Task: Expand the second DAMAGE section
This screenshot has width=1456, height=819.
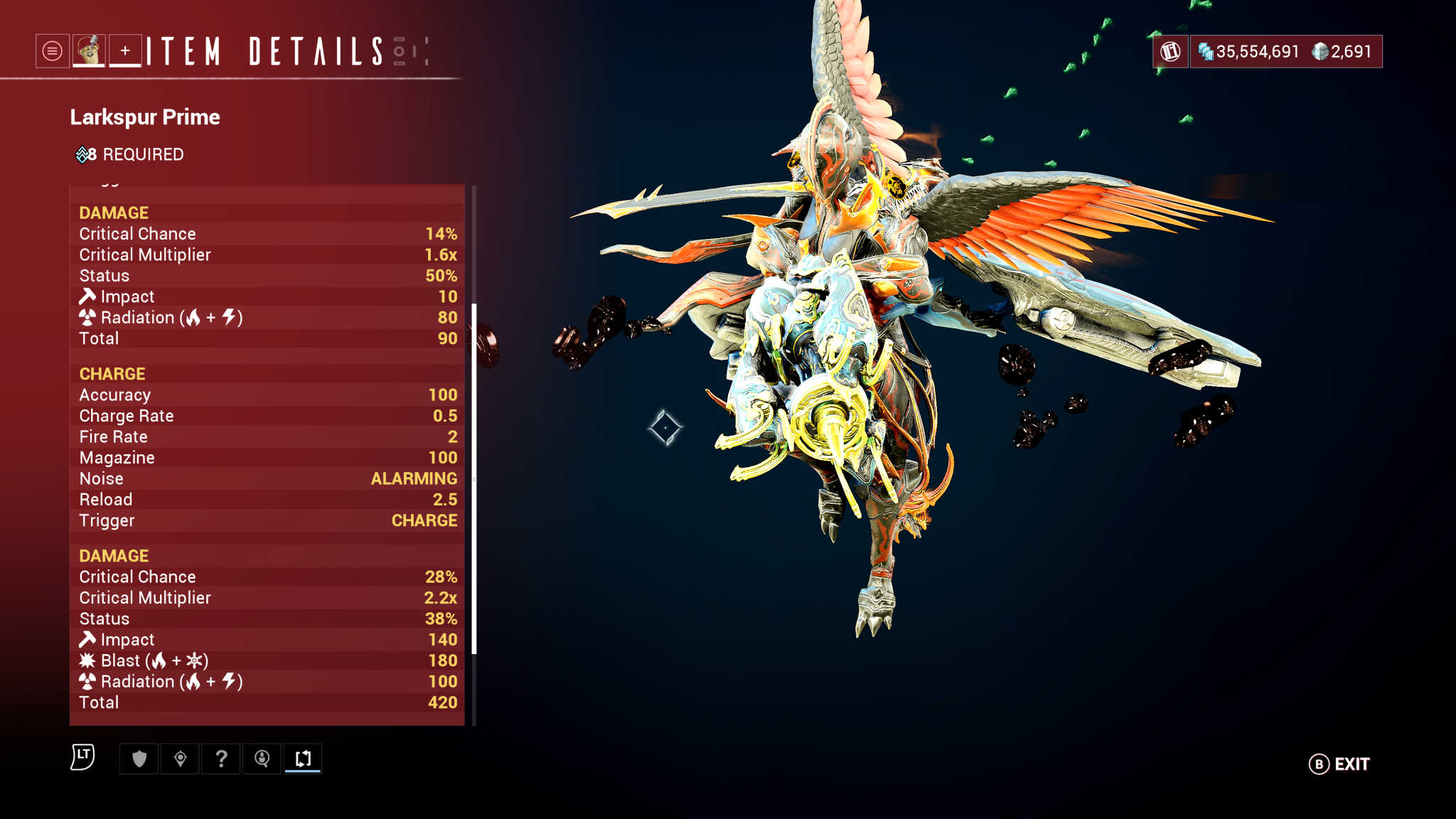Action: pyautogui.click(x=114, y=555)
